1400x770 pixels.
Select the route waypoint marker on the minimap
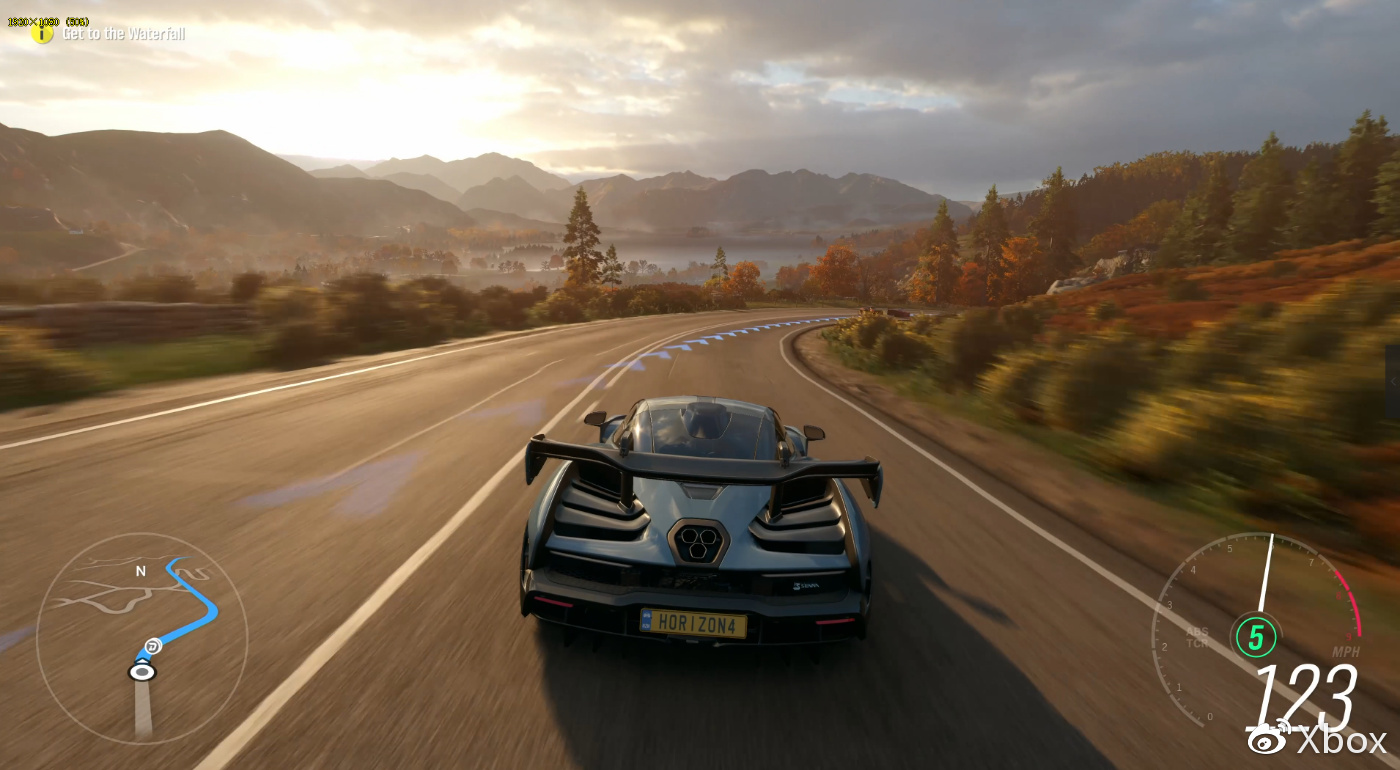152,646
